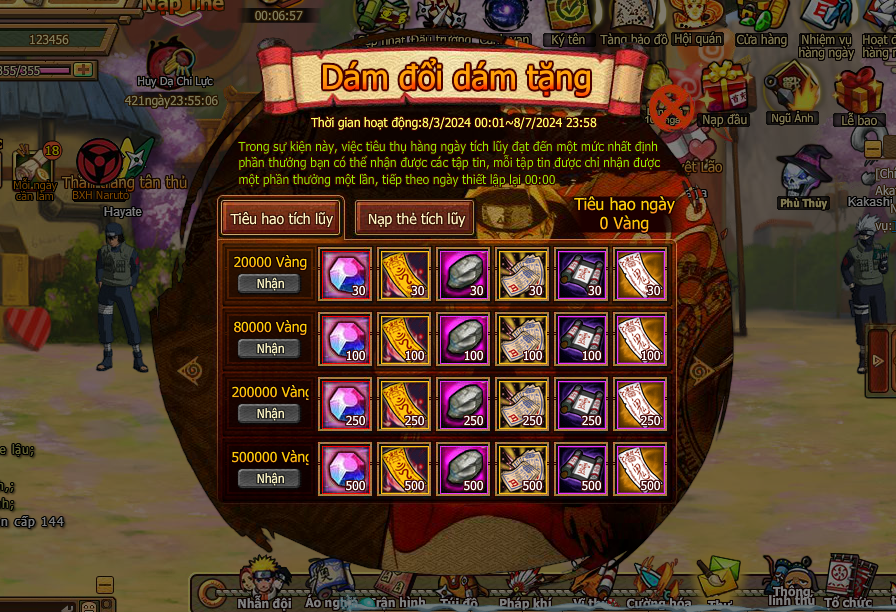The height and width of the screenshot is (612, 896).
Task: Open the Nạp thẻ tích lũy tab
Action: tap(416, 219)
